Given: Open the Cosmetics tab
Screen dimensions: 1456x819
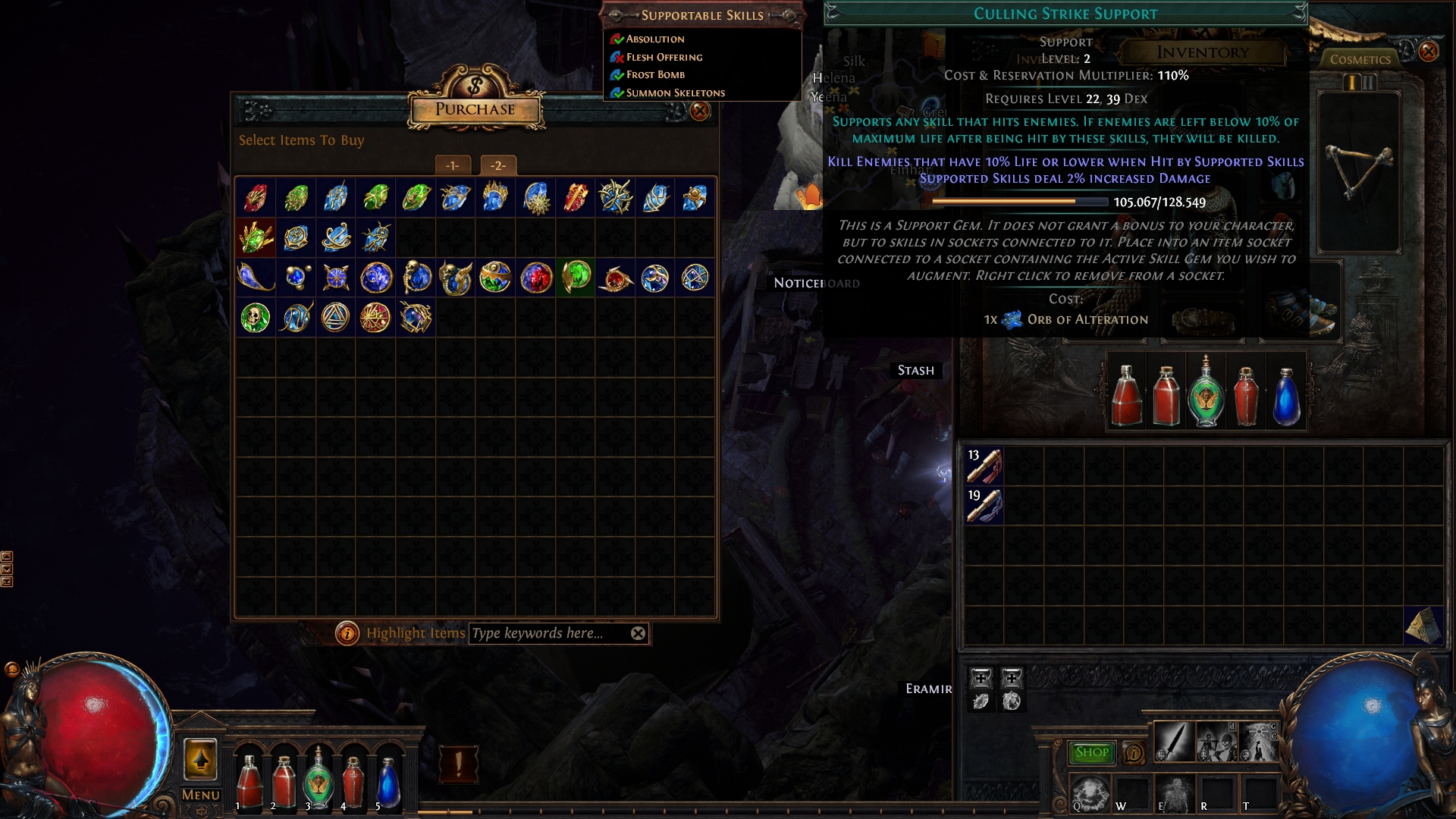Looking at the screenshot, I should pos(1360,59).
